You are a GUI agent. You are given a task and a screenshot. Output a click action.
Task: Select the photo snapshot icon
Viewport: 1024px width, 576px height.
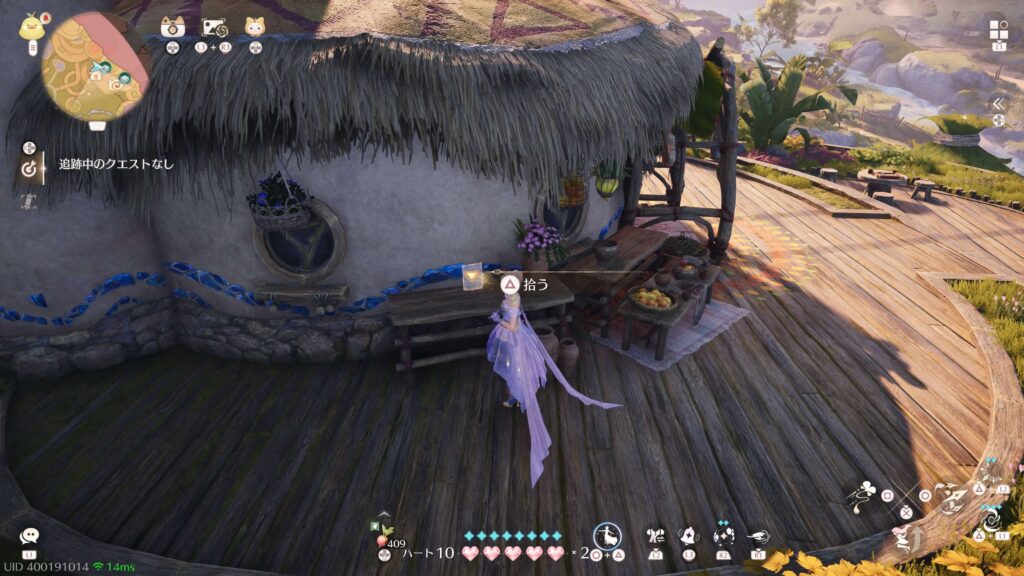(x=214, y=27)
